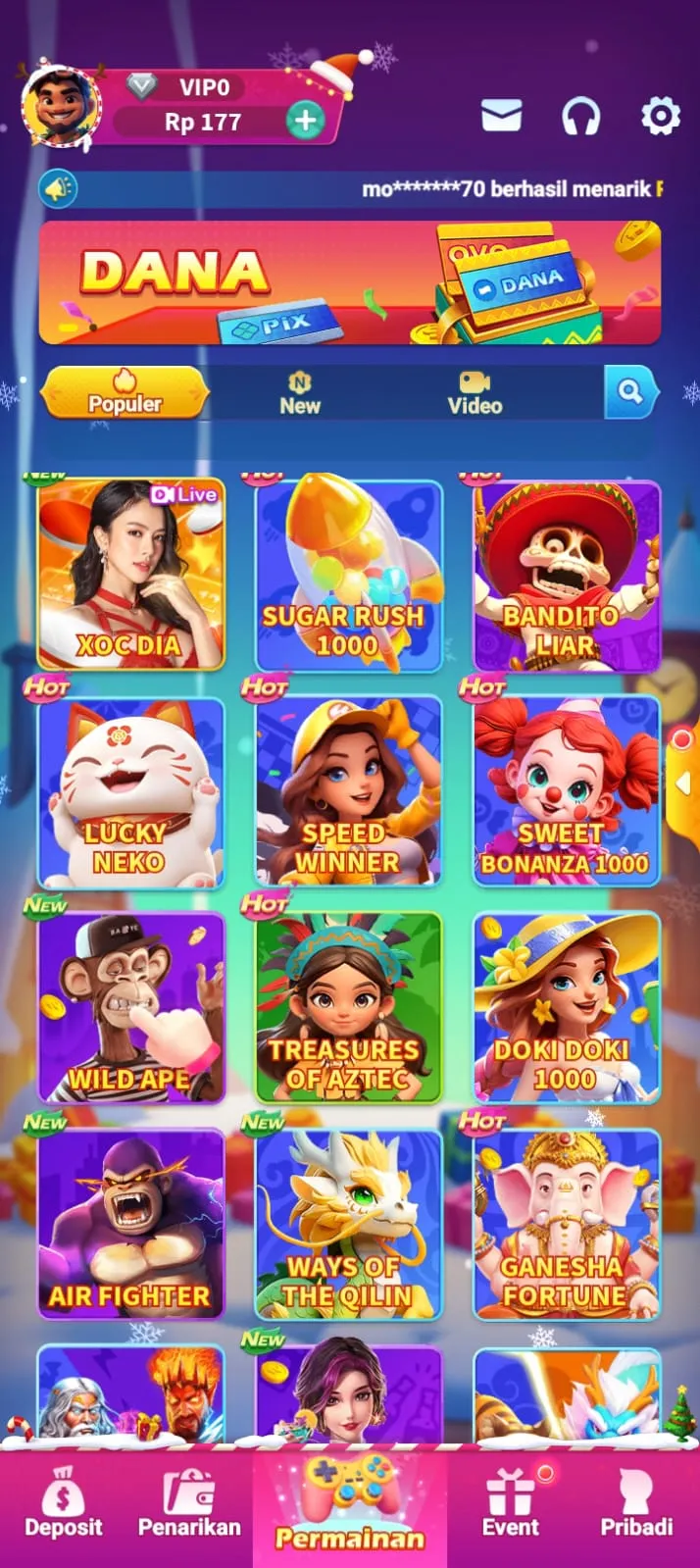The height and width of the screenshot is (1568, 700).
Task: Switch to the New games tab
Action: click(x=299, y=393)
